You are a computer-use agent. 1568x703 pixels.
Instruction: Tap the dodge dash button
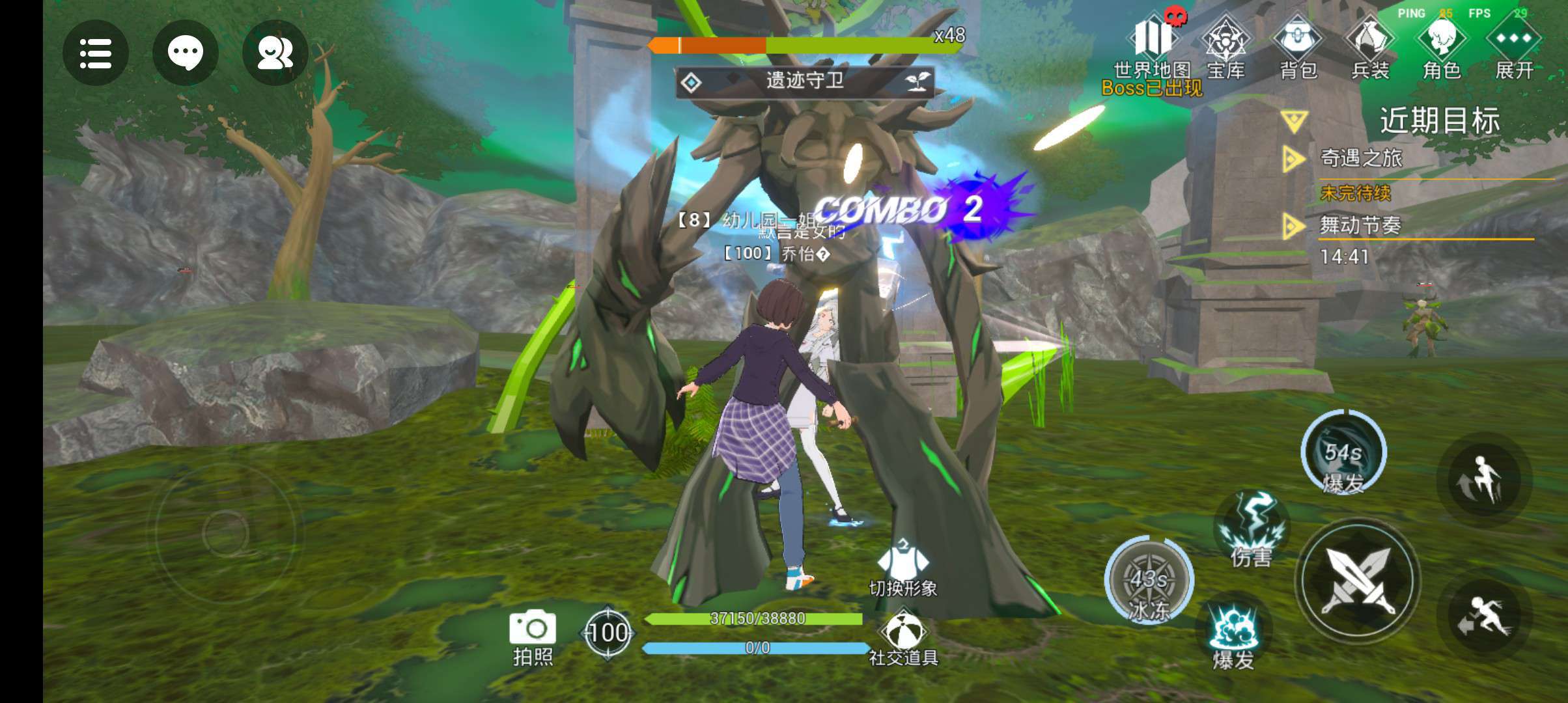tap(1483, 615)
